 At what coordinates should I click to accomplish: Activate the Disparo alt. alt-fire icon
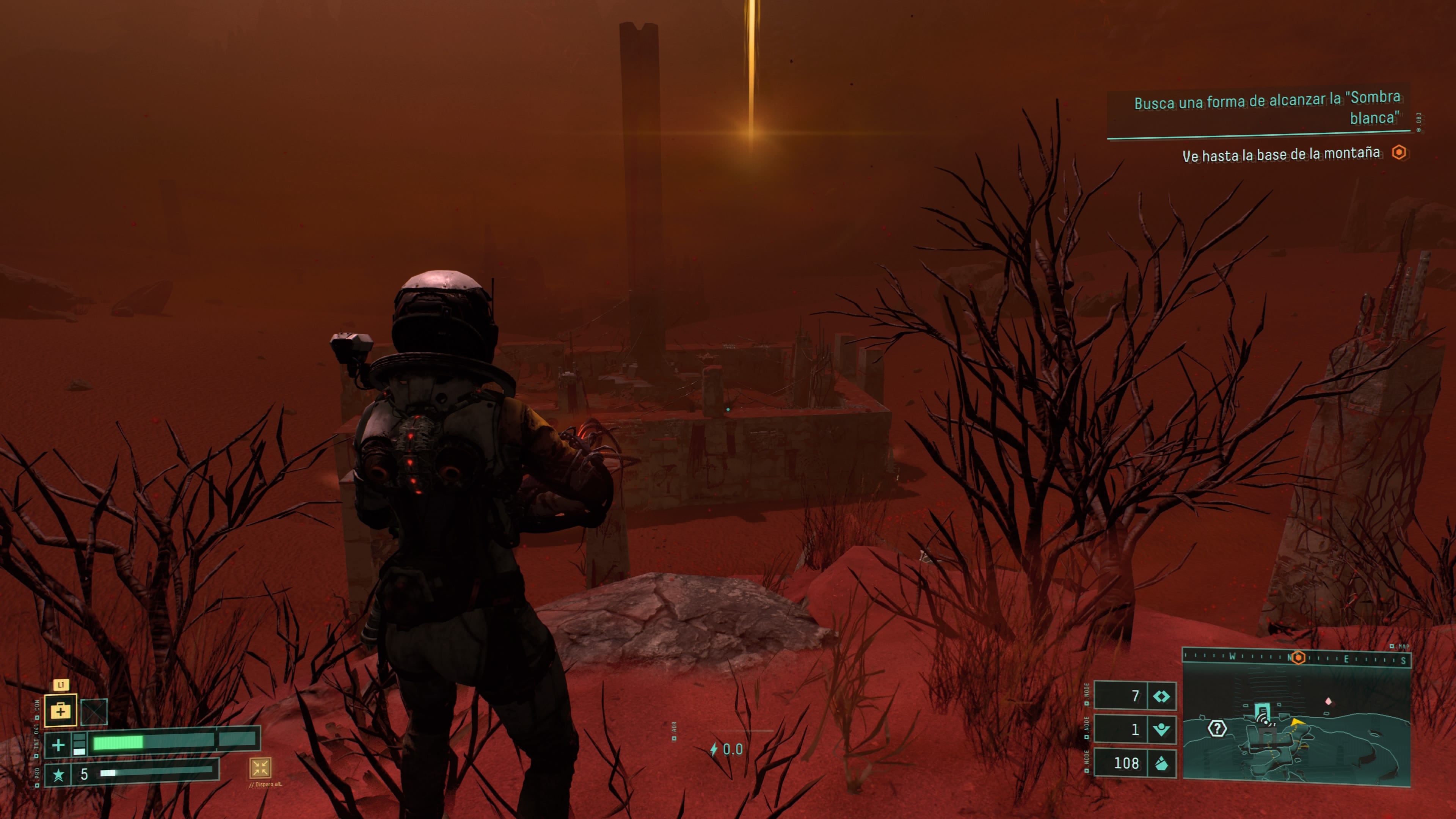tap(260, 767)
